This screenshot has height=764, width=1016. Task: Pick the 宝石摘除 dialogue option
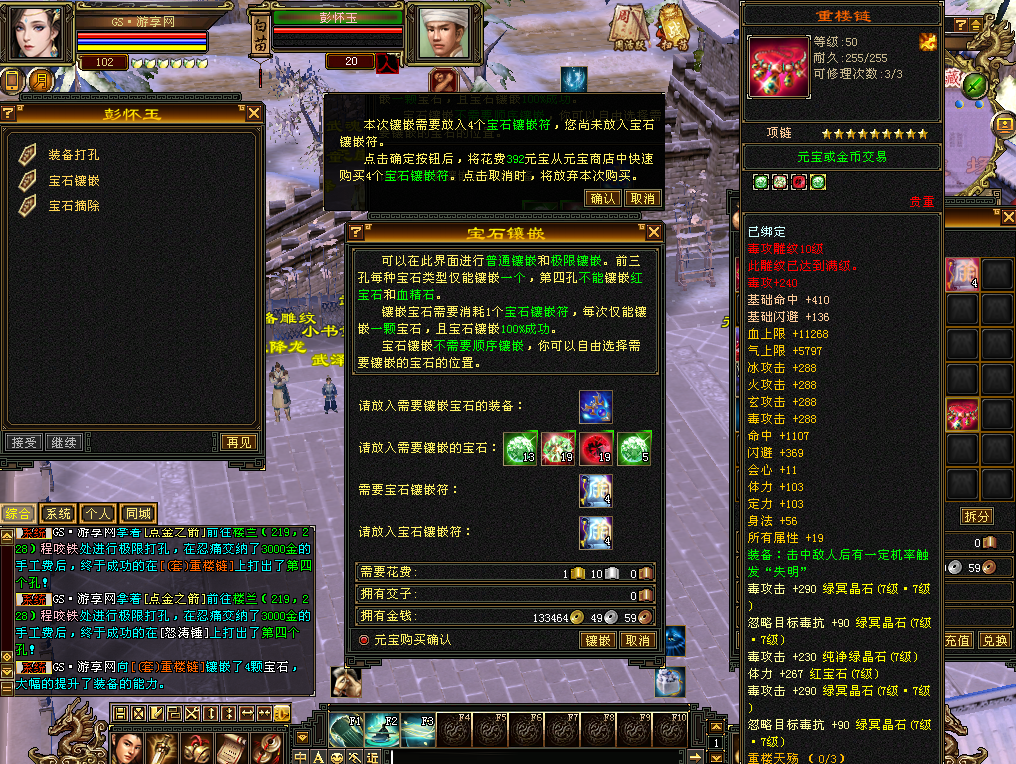pyautogui.click(x=74, y=206)
